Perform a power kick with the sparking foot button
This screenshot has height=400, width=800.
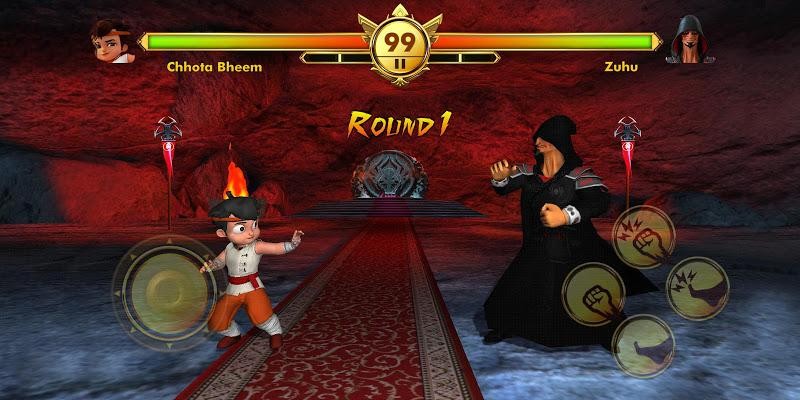[696, 287]
